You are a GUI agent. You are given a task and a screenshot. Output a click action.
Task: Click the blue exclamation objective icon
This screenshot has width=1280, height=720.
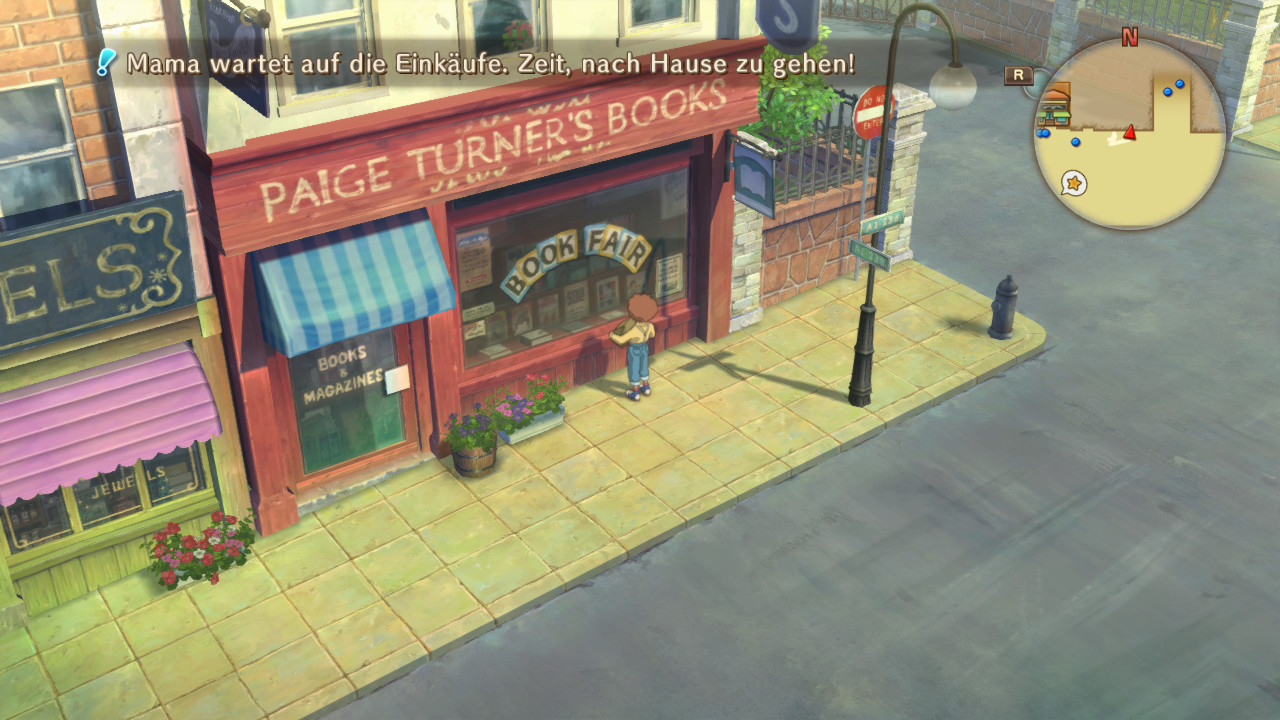click(106, 63)
